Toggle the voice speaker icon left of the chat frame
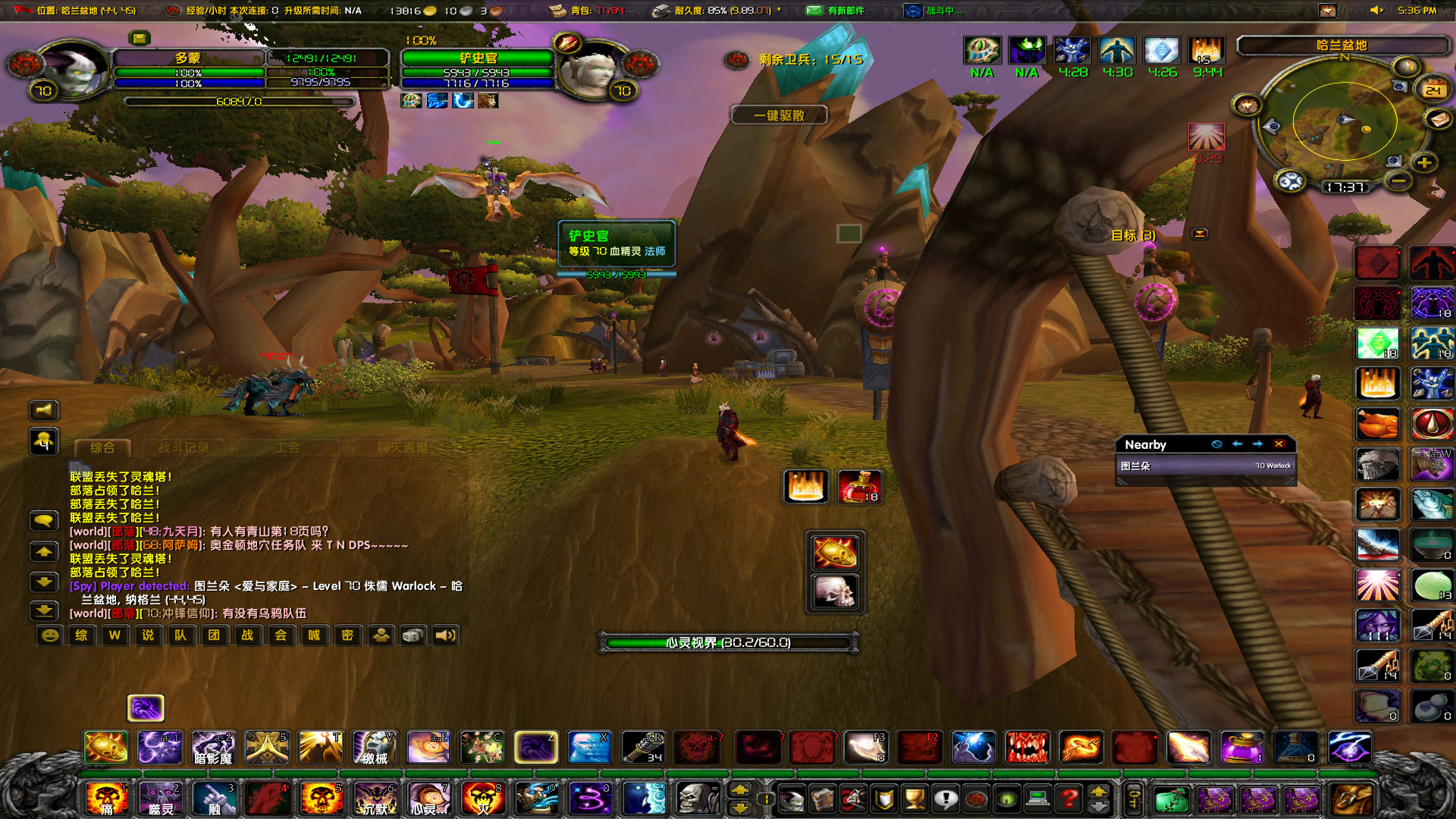Viewport: 1456px width, 819px height. click(x=44, y=410)
